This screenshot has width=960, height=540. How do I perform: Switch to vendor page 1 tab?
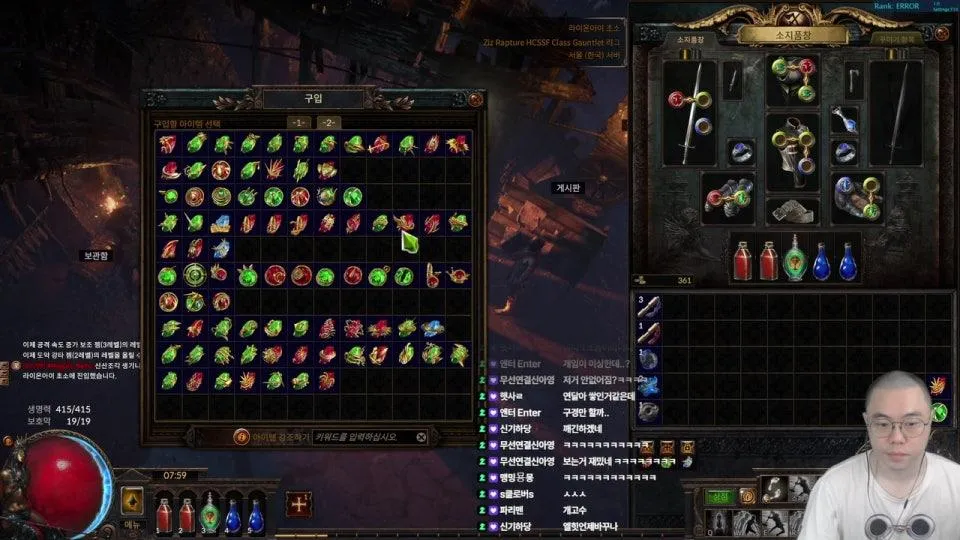[298, 122]
